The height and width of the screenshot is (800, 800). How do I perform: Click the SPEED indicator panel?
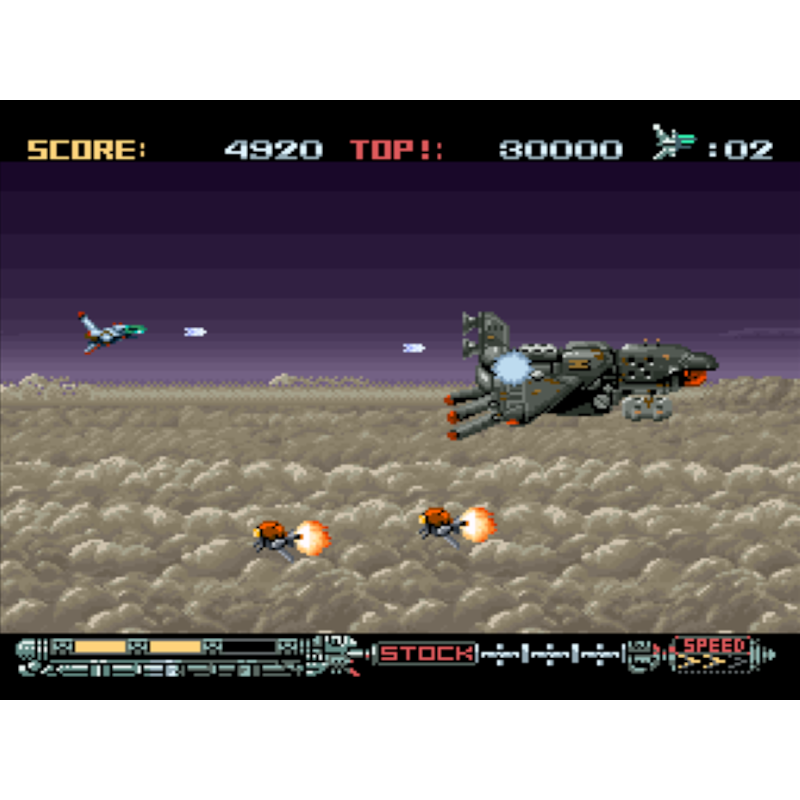pos(714,652)
